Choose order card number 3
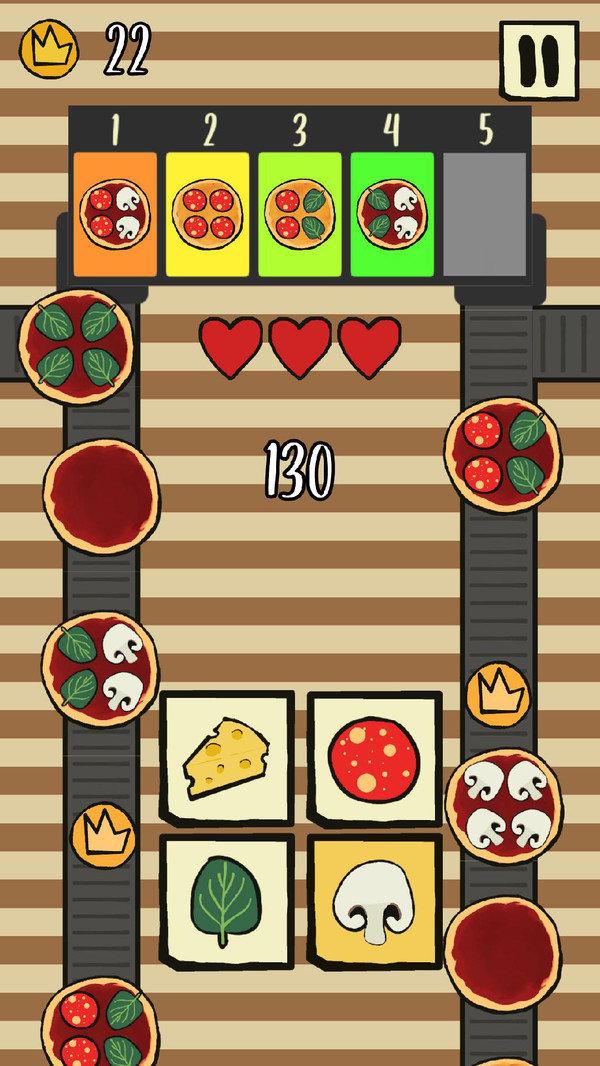 tap(299, 214)
